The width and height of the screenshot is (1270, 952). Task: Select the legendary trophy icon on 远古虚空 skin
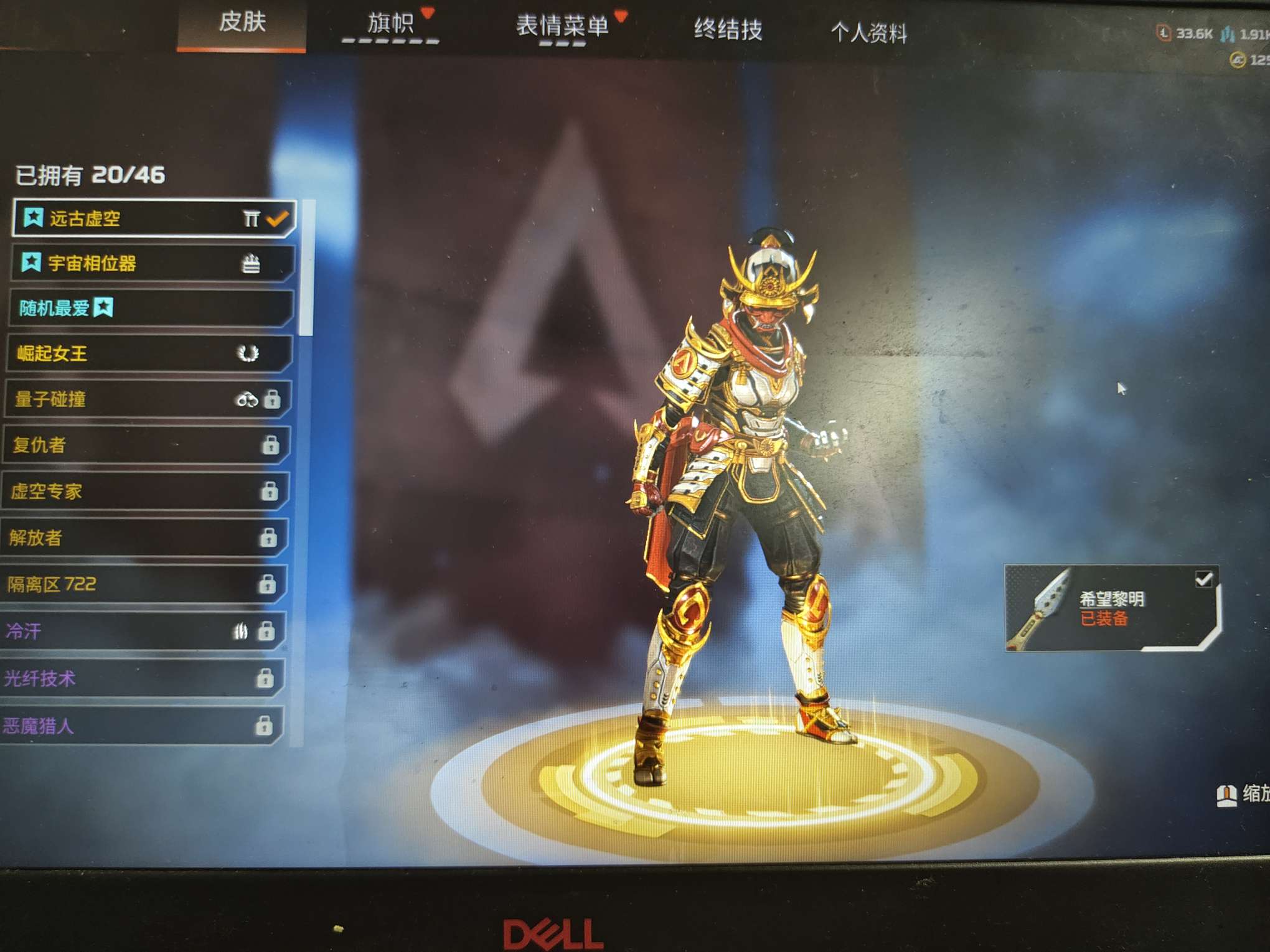click(x=251, y=218)
